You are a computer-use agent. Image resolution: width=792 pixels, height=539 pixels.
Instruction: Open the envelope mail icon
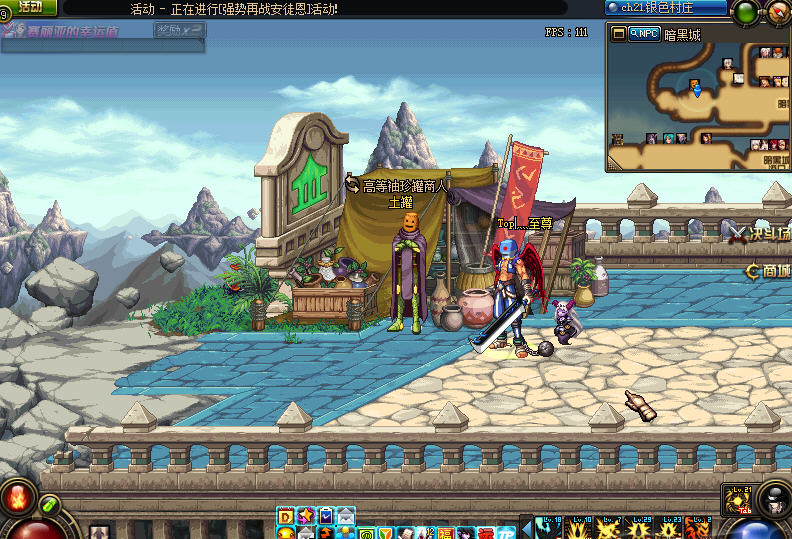(x=345, y=516)
